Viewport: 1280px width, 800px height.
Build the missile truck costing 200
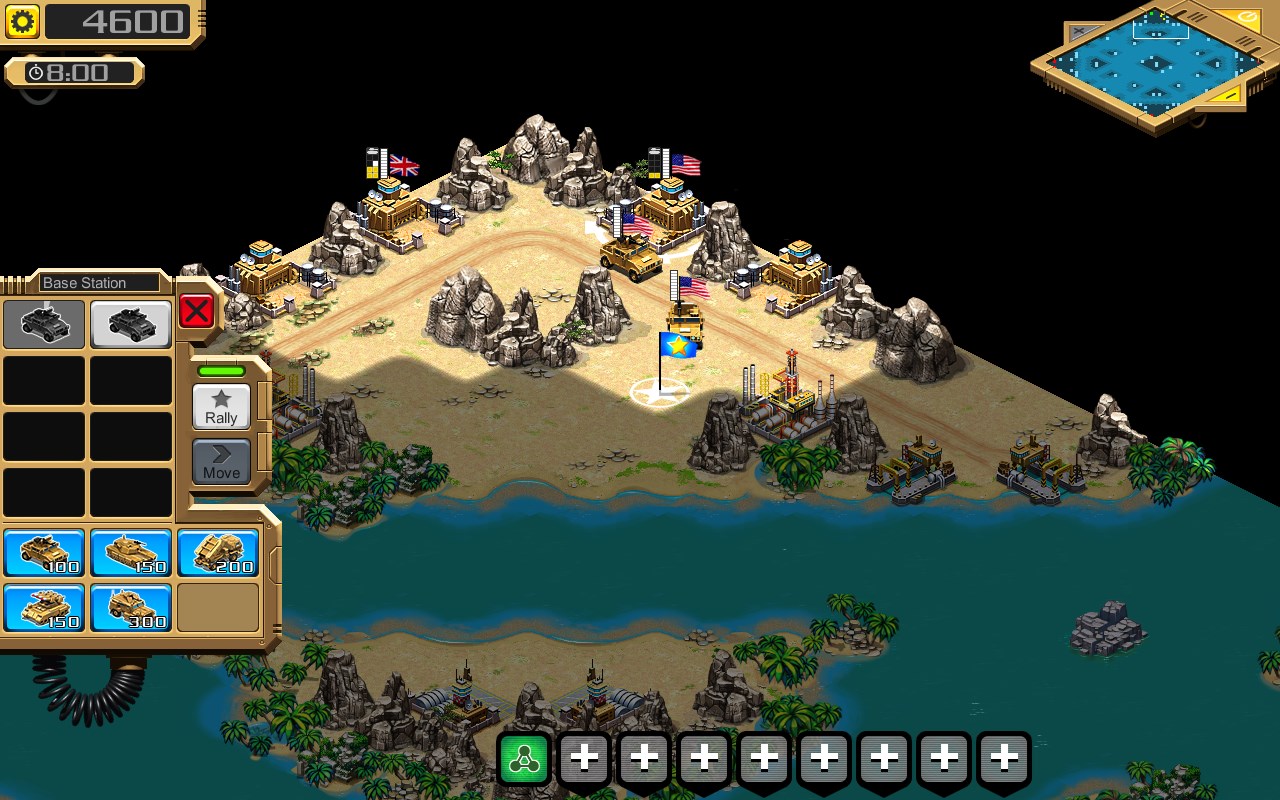click(217, 553)
